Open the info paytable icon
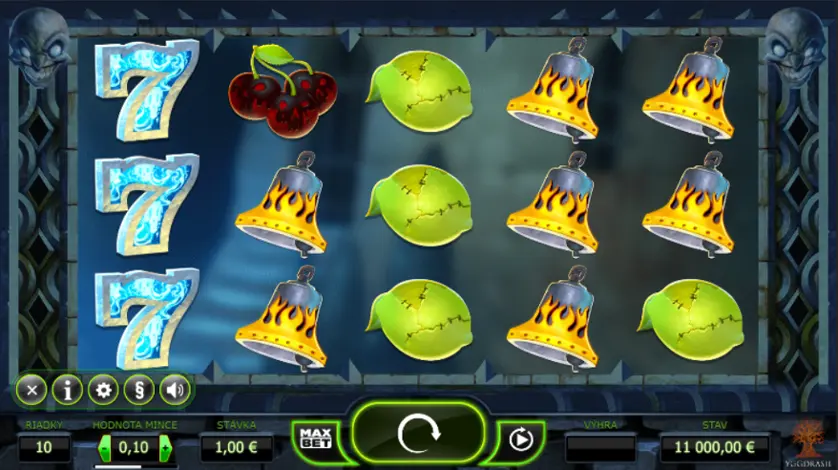 67,389
